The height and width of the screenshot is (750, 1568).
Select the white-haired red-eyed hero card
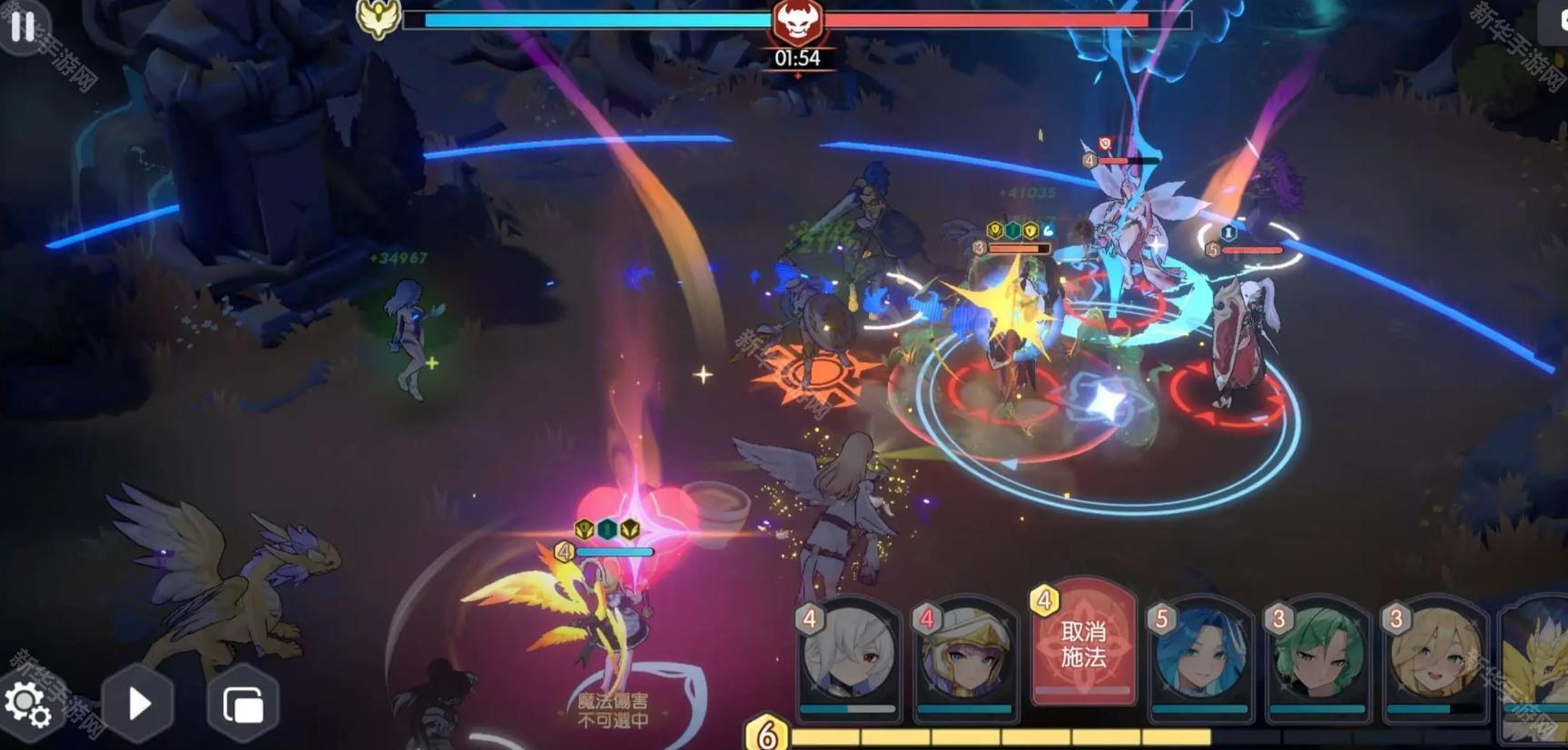pyautogui.click(x=849, y=656)
